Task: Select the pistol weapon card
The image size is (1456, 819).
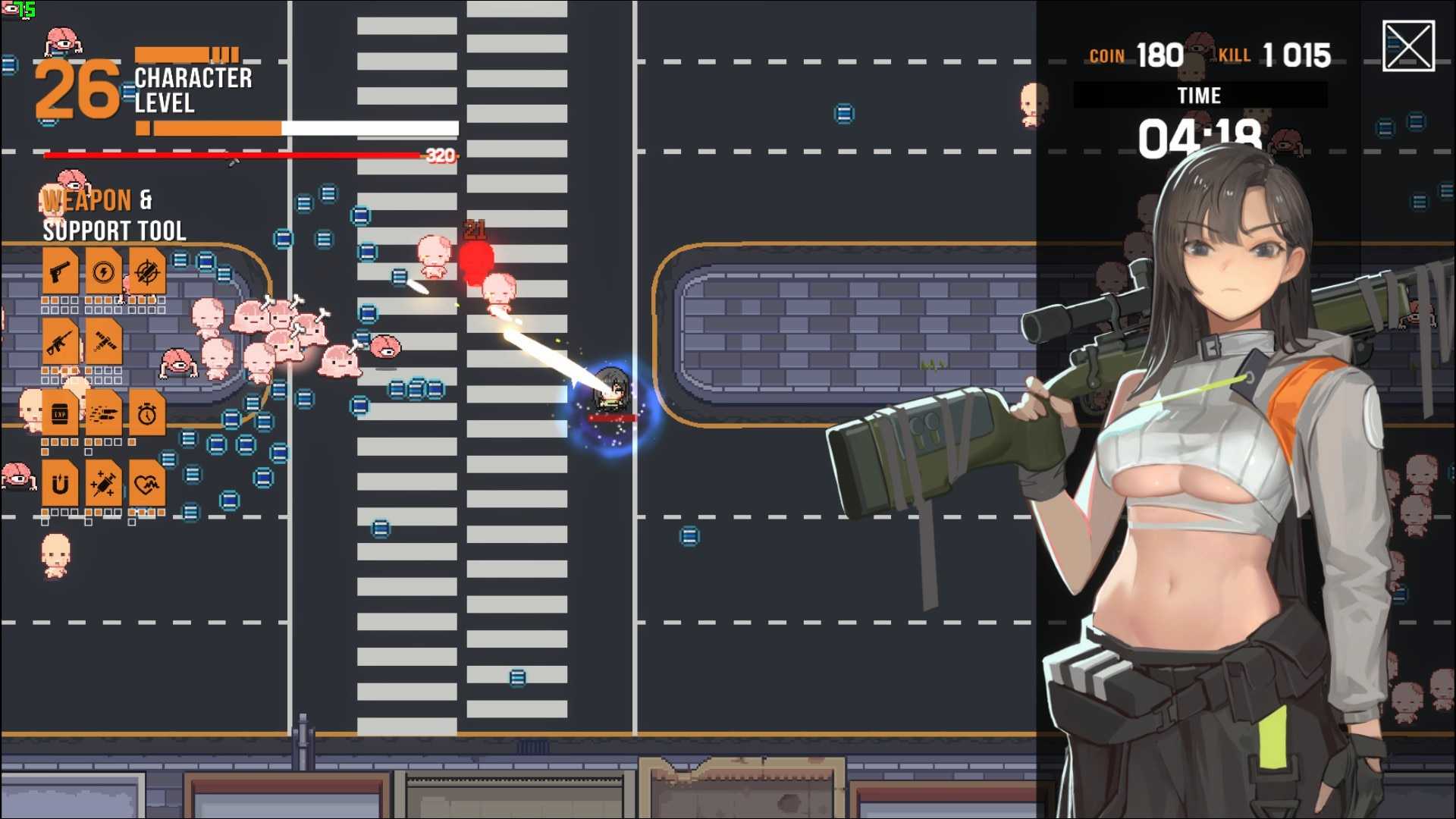Action: point(59,271)
